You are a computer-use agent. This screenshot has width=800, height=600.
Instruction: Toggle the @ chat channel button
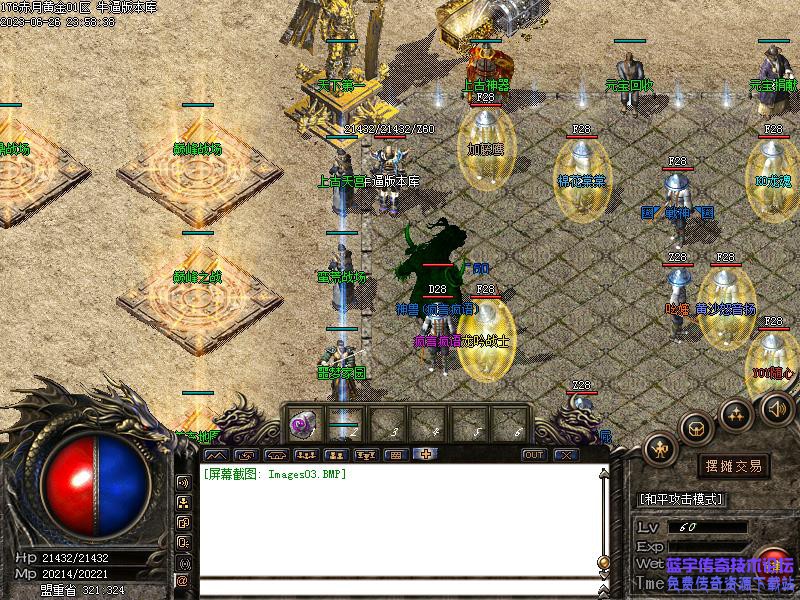click(183, 580)
